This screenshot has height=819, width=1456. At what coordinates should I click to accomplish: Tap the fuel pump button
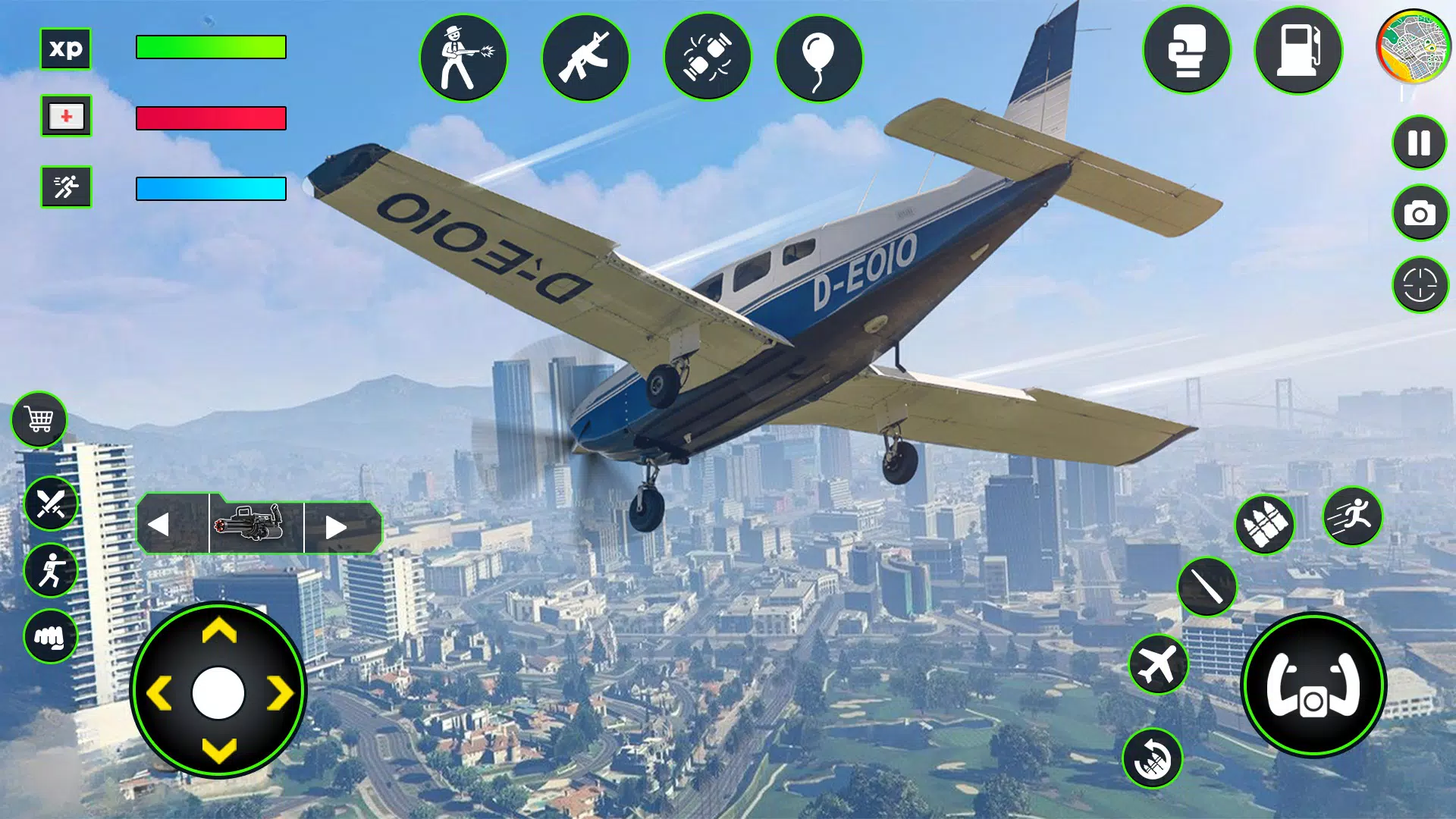pyautogui.click(x=1298, y=51)
